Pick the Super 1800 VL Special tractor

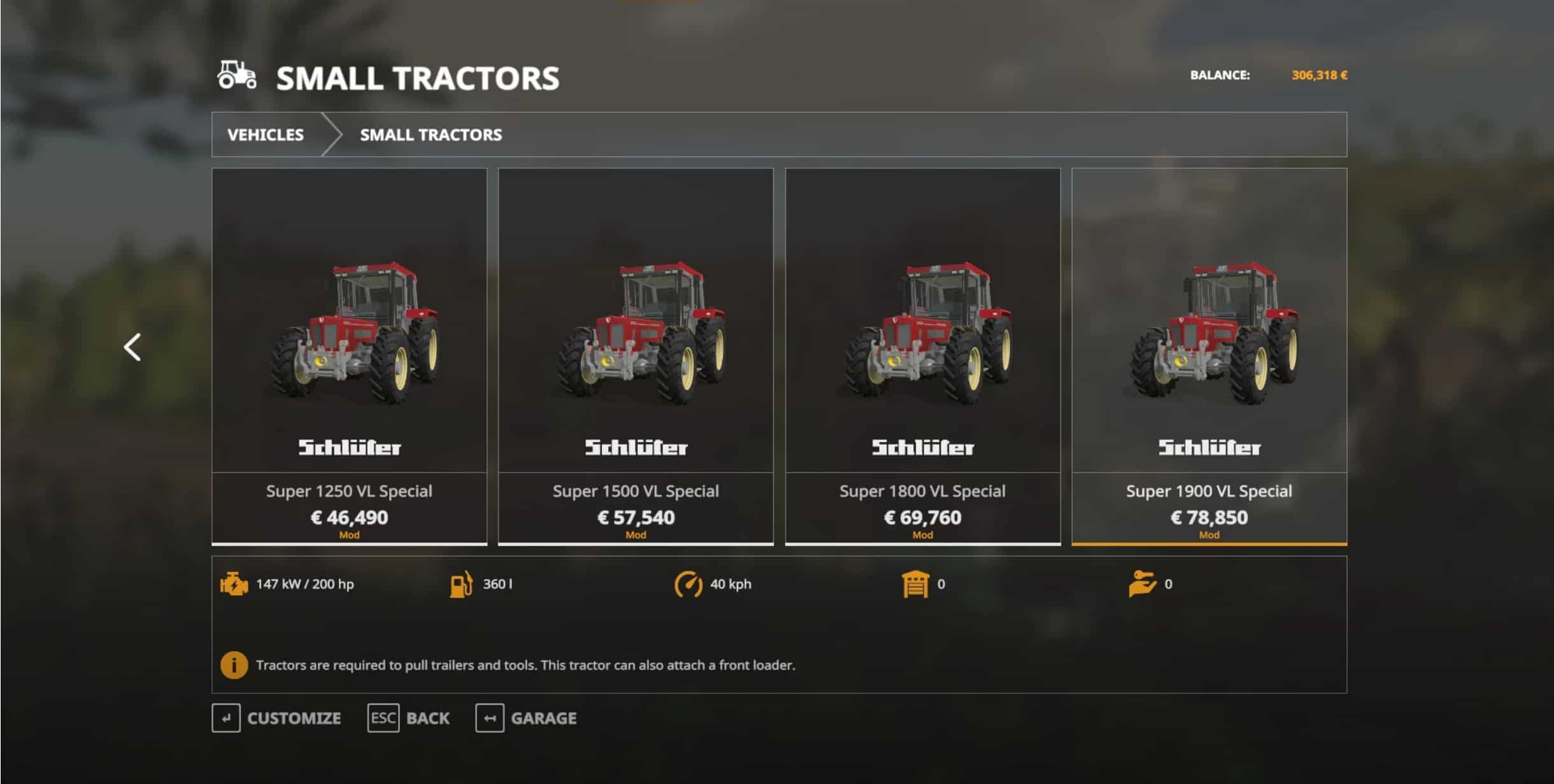coord(922,355)
